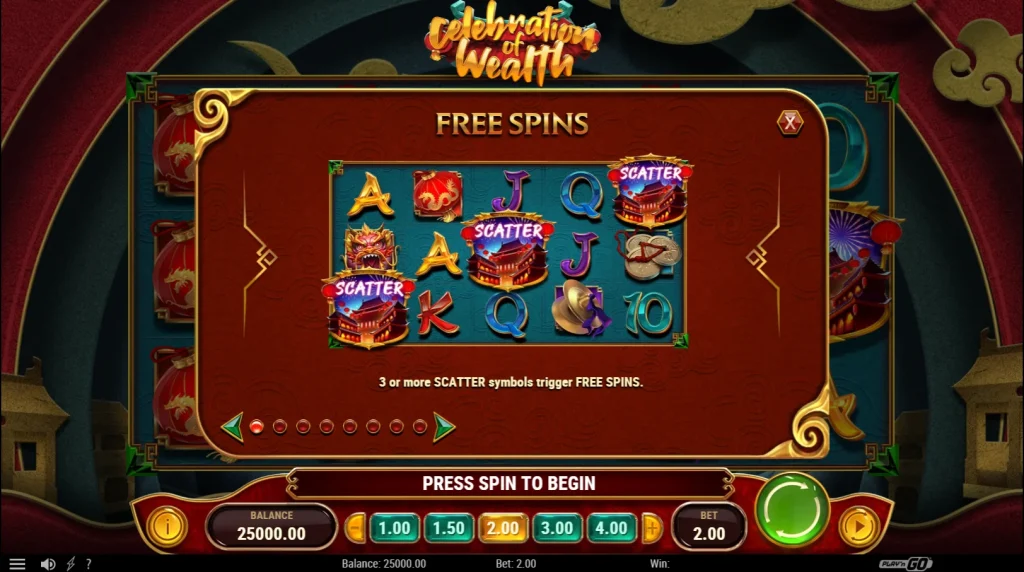This screenshot has height=572, width=1024.
Task: Set the bet to 4.00
Action: point(611,527)
